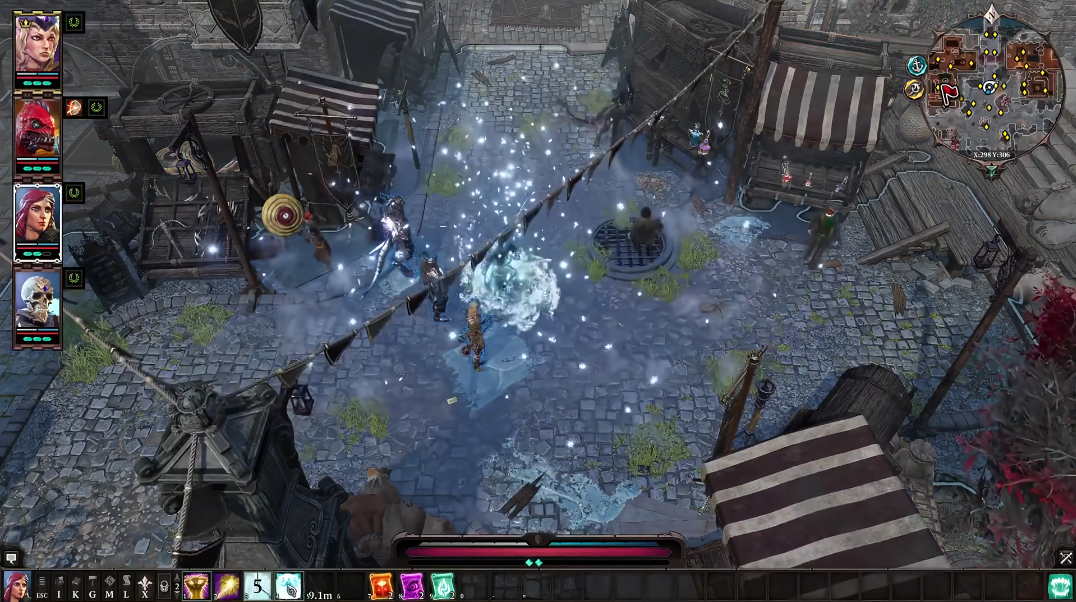Use the green flame scroll in hotbar
The height and width of the screenshot is (602, 1076).
coord(443,586)
